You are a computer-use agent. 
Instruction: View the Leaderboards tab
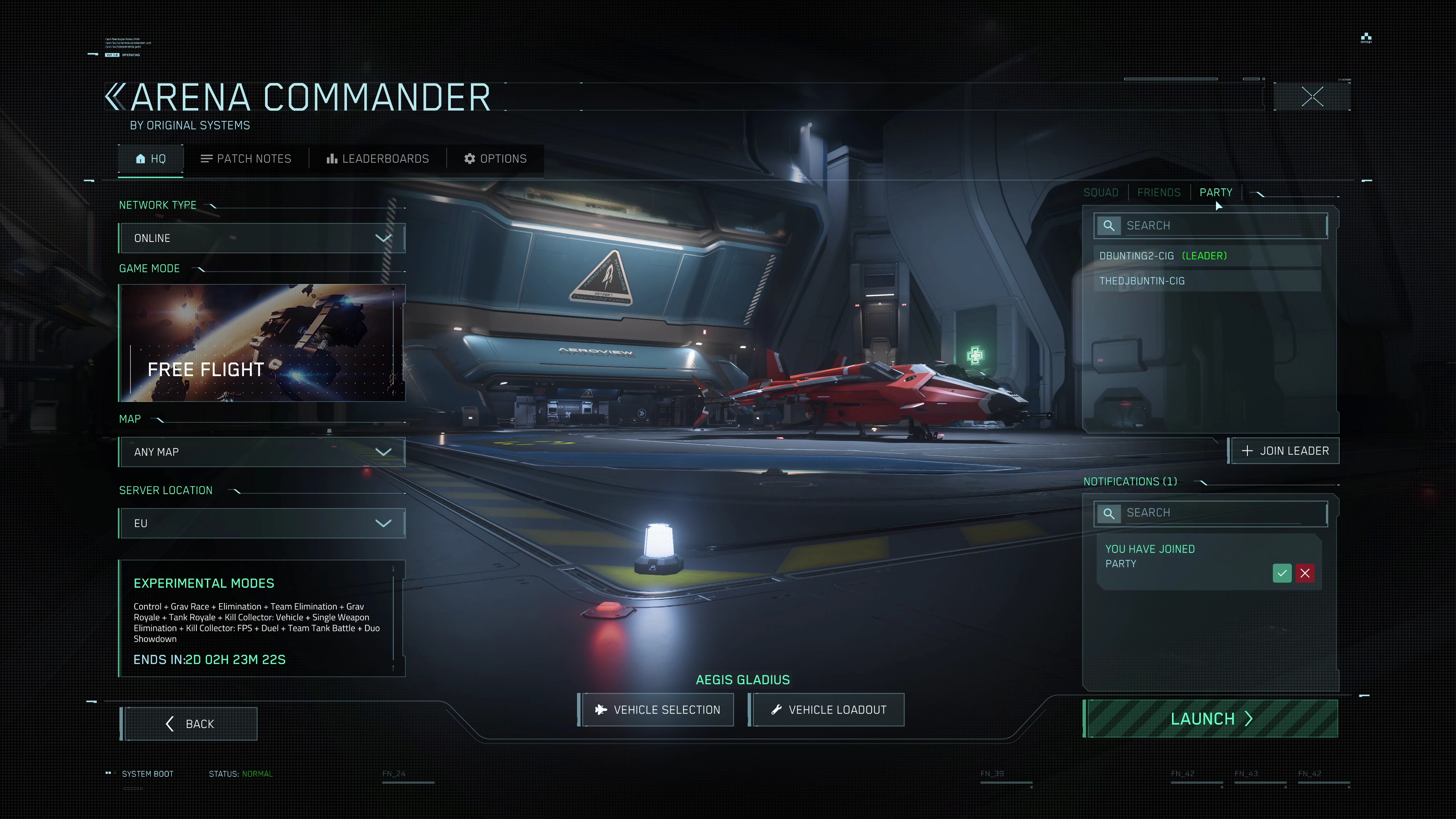click(378, 159)
